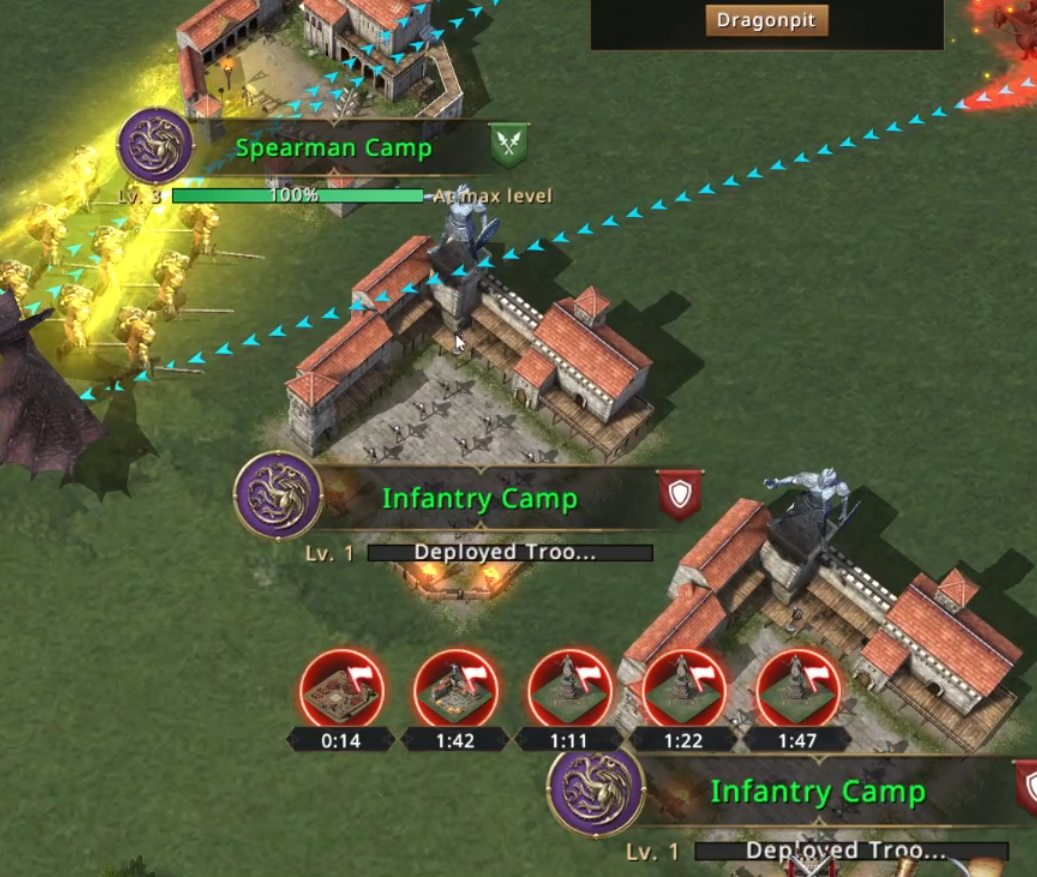
Task: Select the attack marker with 1:11 timer
Action: (x=569, y=690)
